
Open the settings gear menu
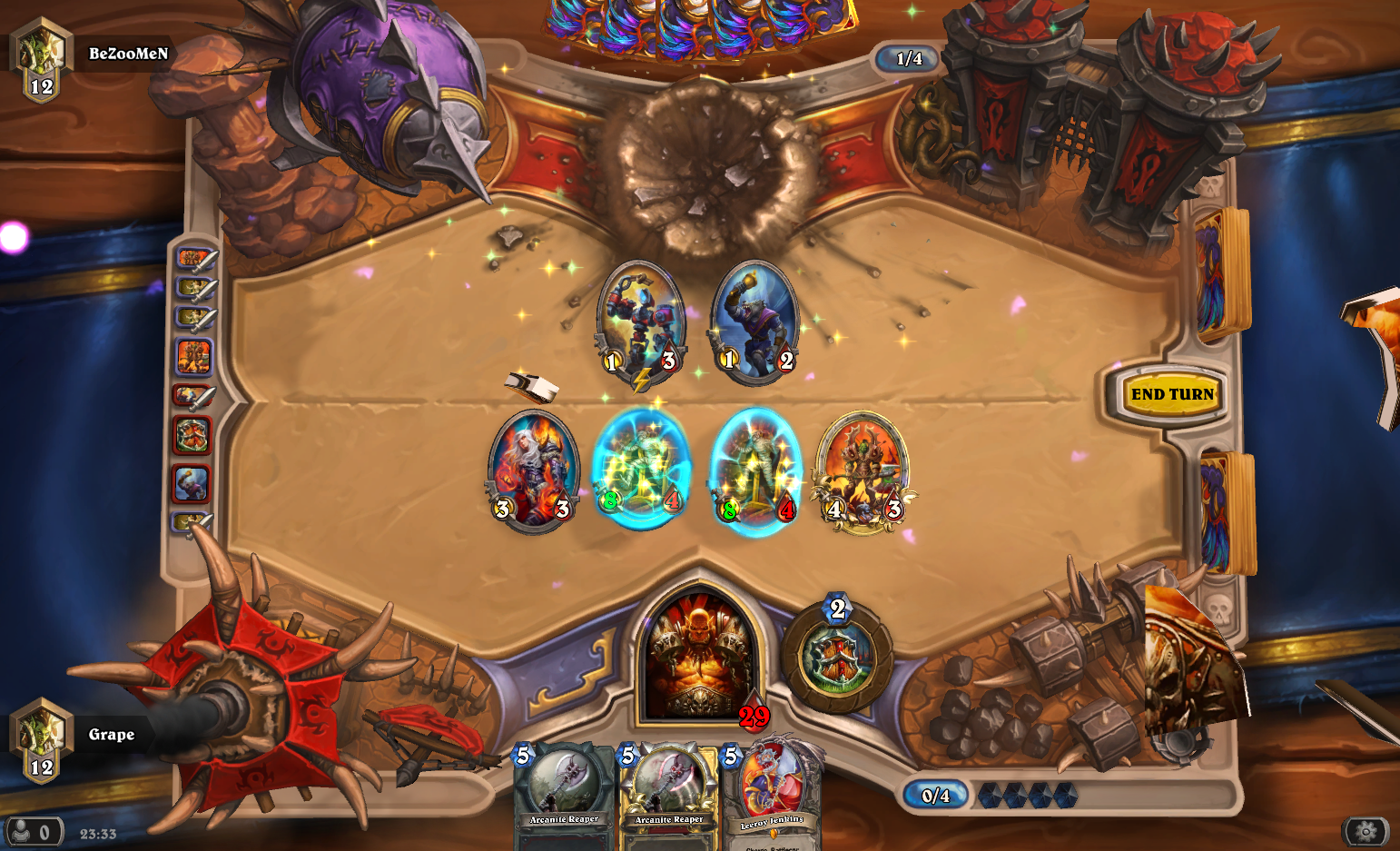[1366, 830]
